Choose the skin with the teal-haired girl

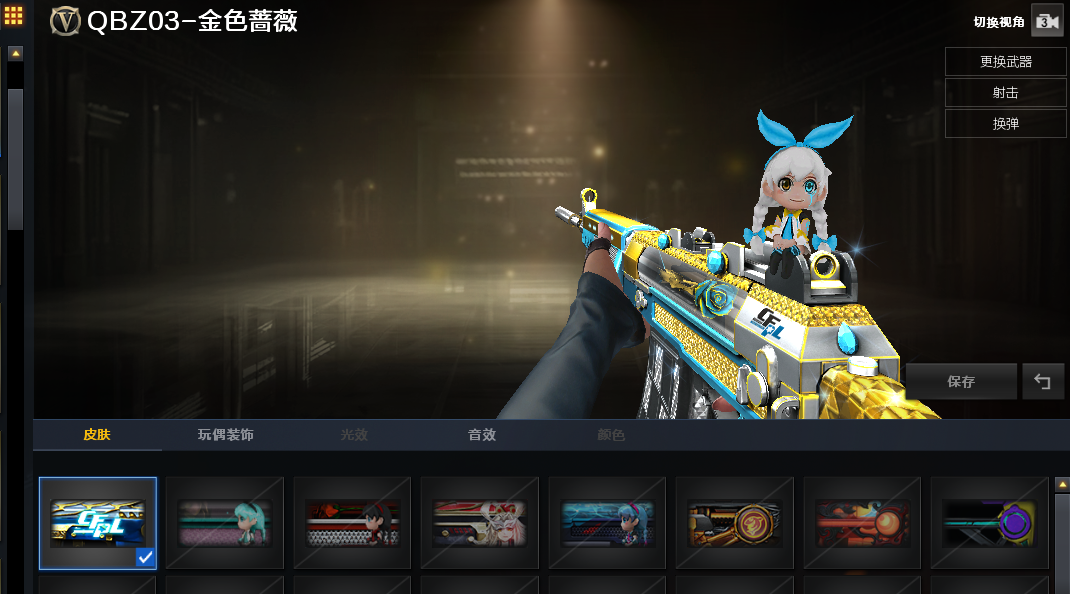coord(225,523)
